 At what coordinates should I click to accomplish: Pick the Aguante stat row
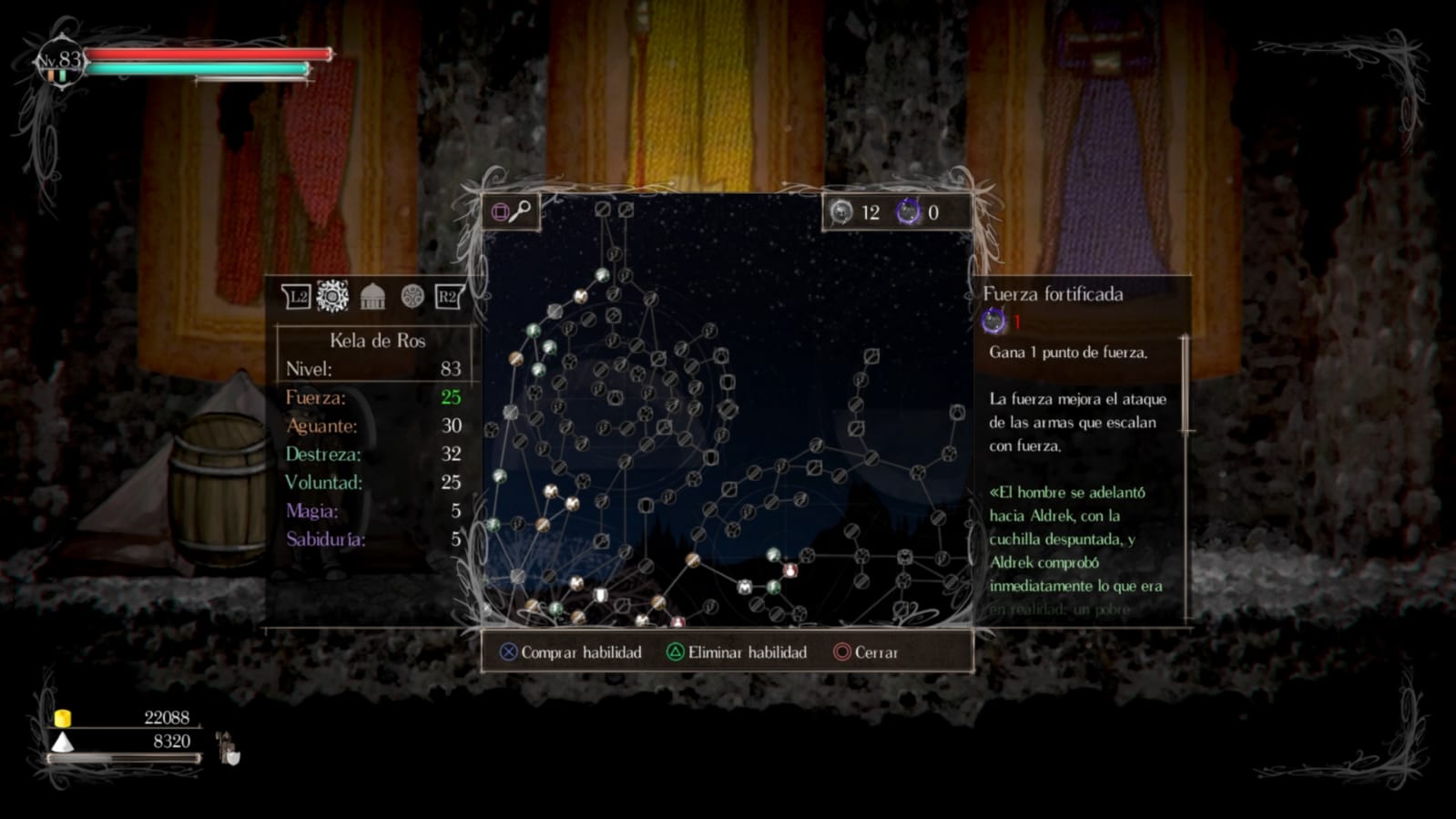373,425
